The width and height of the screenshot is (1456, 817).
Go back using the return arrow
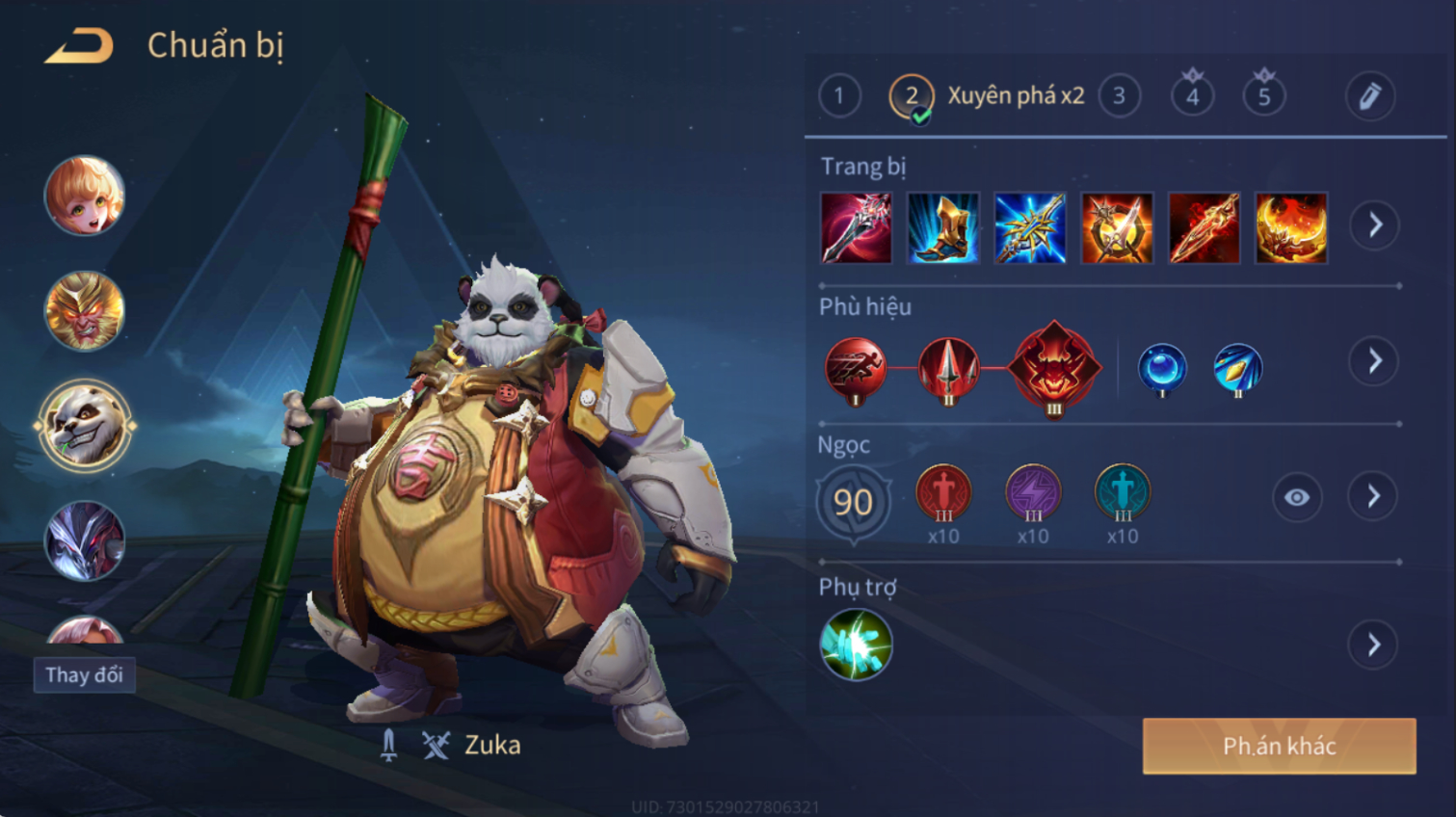pos(79,46)
